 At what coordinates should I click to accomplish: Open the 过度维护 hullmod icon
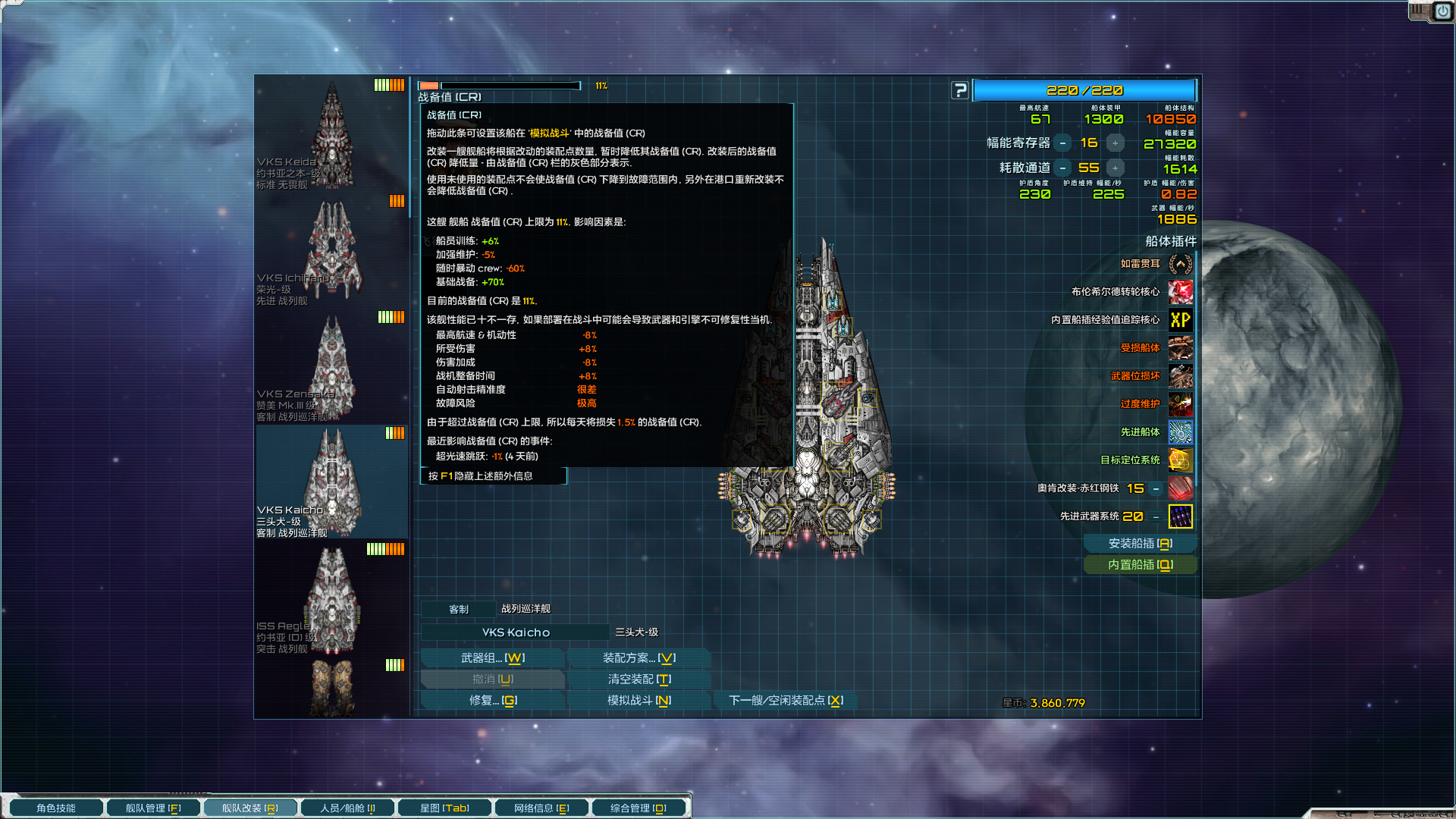tap(1181, 404)
